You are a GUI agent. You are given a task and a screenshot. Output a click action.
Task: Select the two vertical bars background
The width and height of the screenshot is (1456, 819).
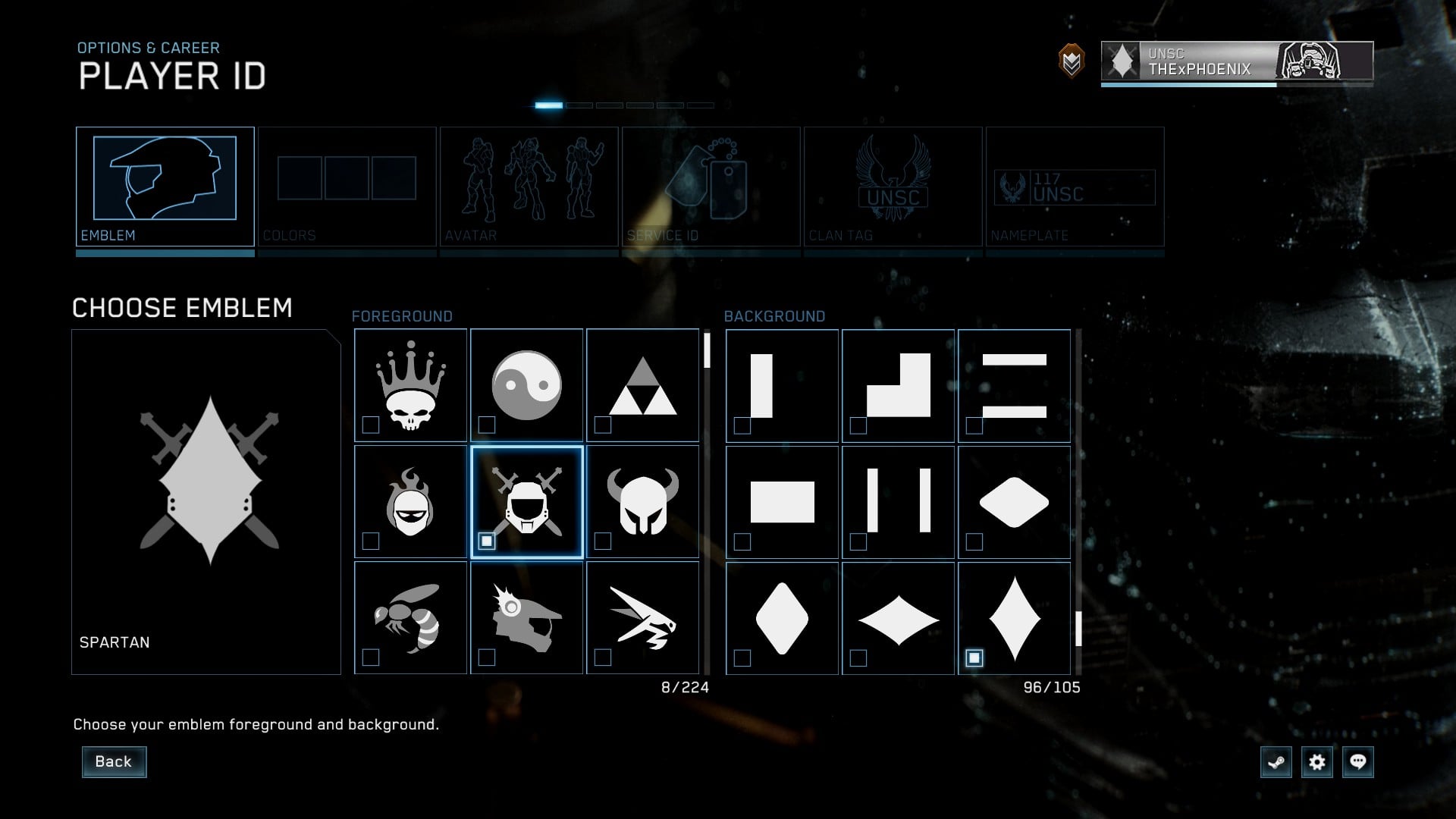click(898, 502)
